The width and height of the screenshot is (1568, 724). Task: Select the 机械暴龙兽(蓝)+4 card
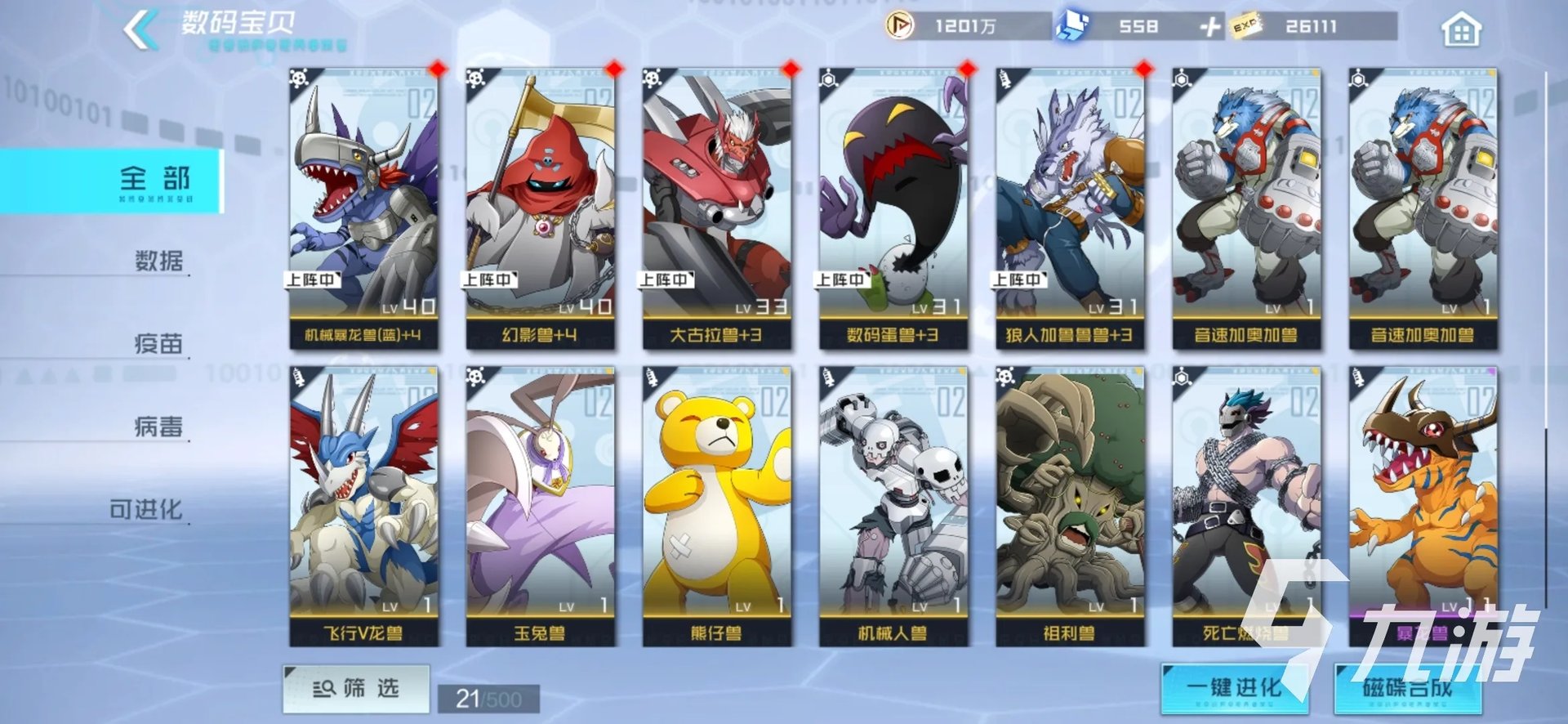[363, 208]
